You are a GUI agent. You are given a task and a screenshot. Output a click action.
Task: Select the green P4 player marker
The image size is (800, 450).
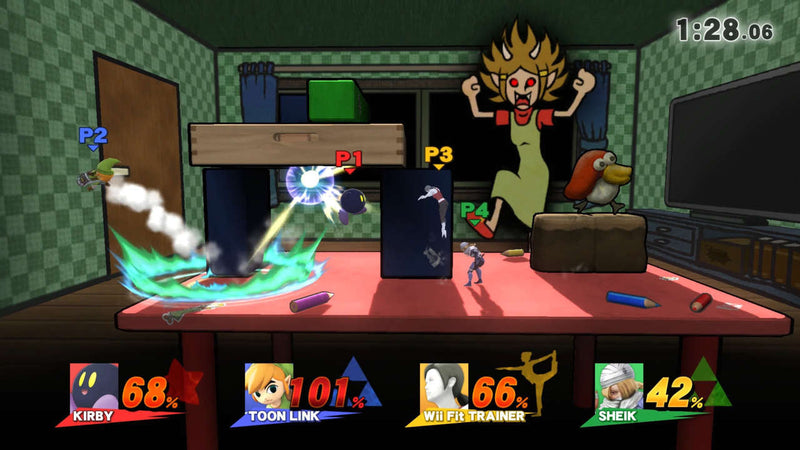pos(475,211)
